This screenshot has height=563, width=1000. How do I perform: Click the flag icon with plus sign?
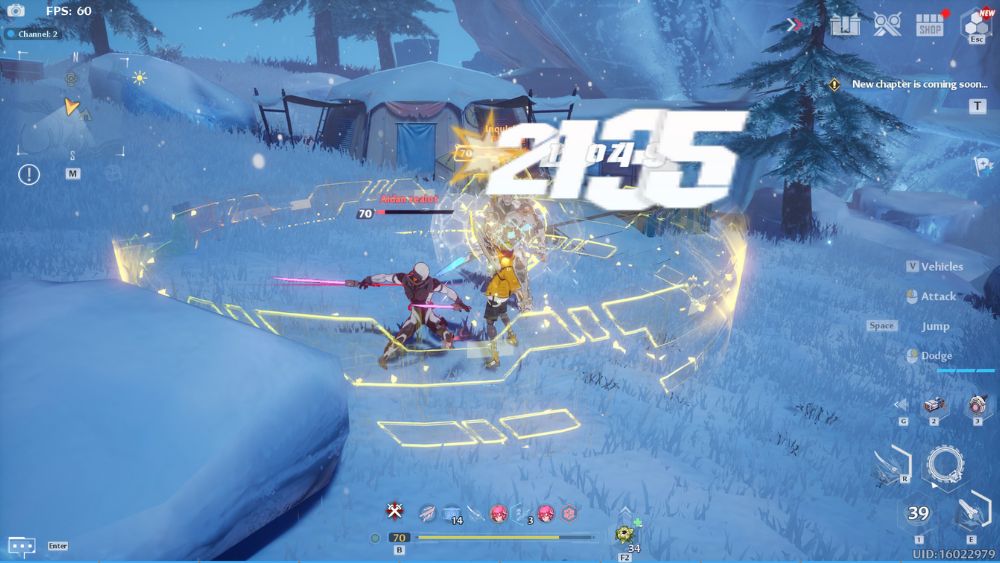point(982,165)
